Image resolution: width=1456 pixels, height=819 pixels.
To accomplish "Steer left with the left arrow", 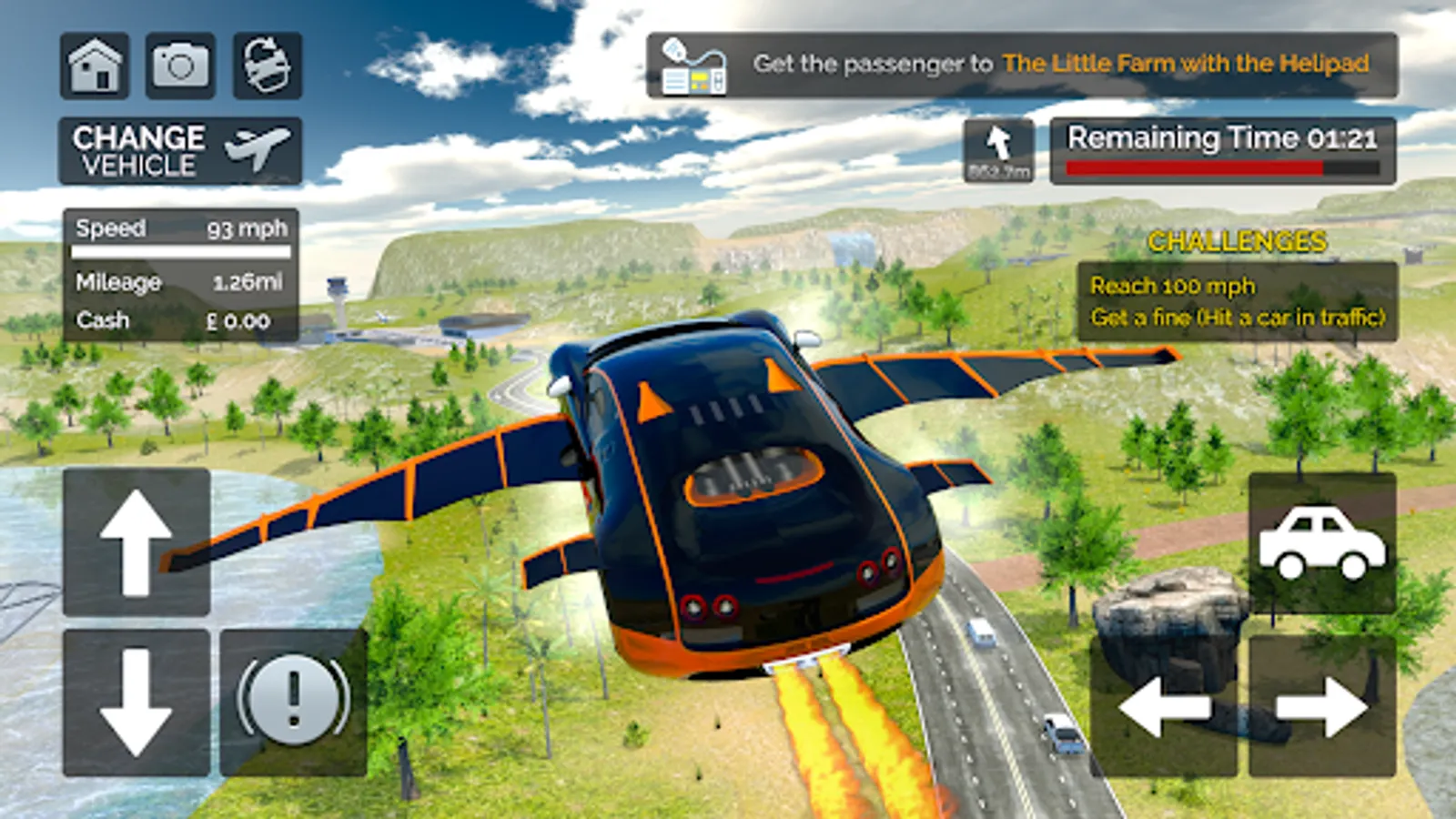I will (1166, 707).
